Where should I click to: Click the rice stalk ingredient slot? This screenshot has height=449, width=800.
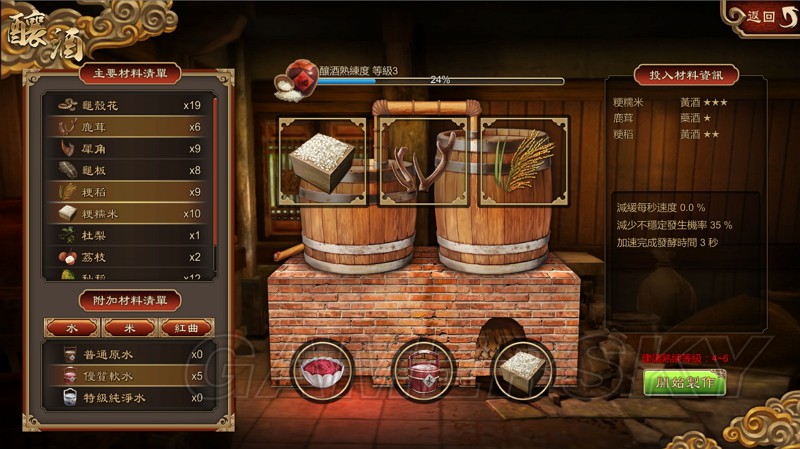tap(524, 161)
